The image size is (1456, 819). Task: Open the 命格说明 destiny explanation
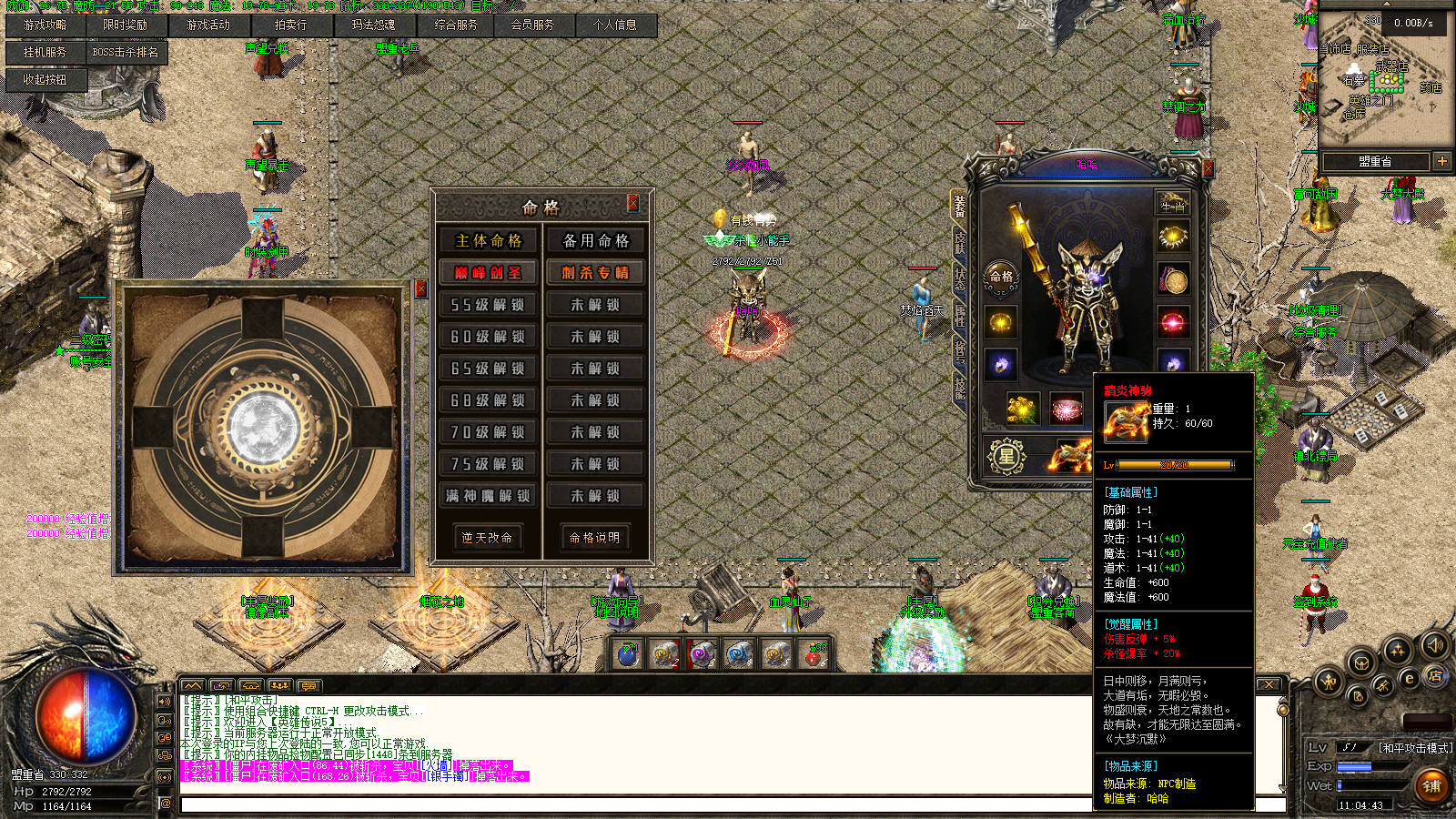595,538
